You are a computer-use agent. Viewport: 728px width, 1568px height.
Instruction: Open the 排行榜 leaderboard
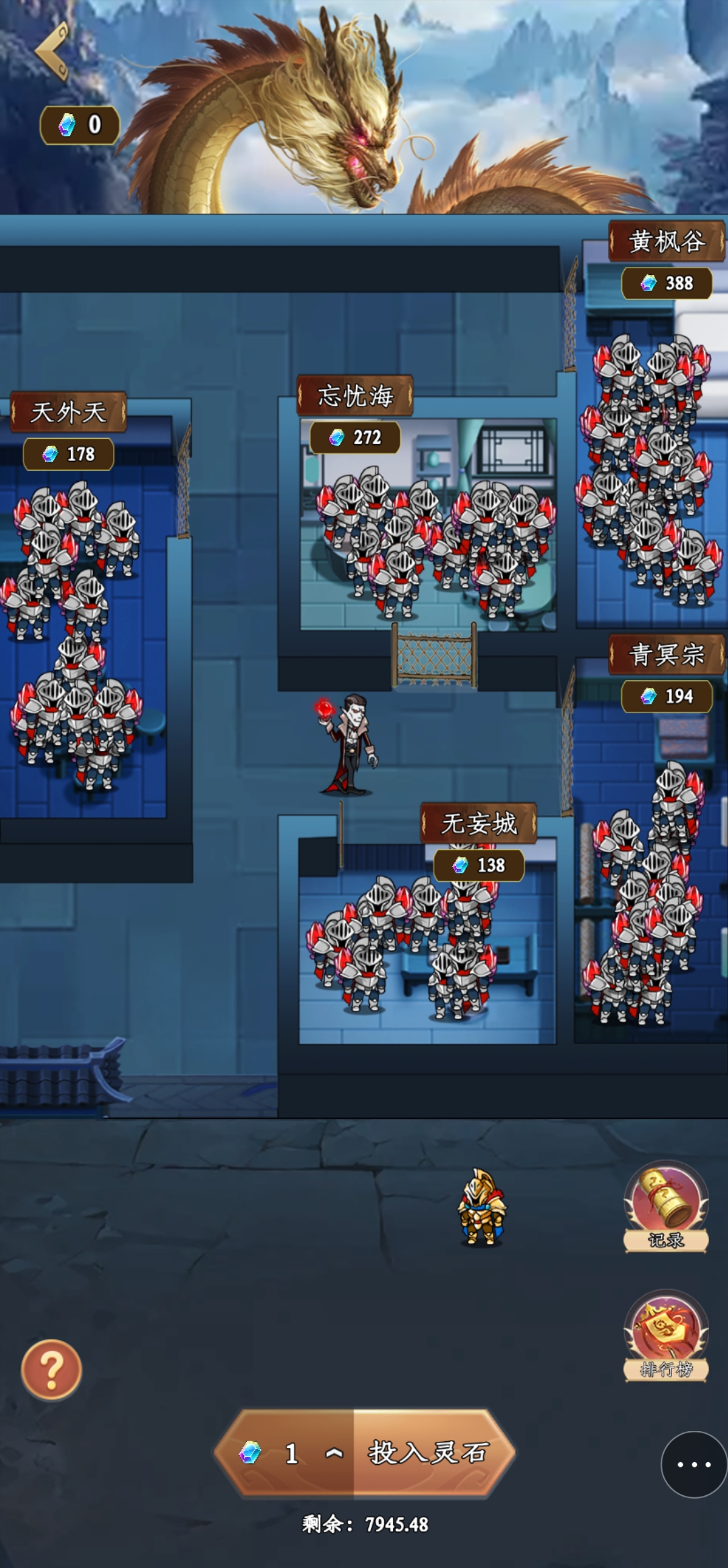click(x=665, y=1335)
